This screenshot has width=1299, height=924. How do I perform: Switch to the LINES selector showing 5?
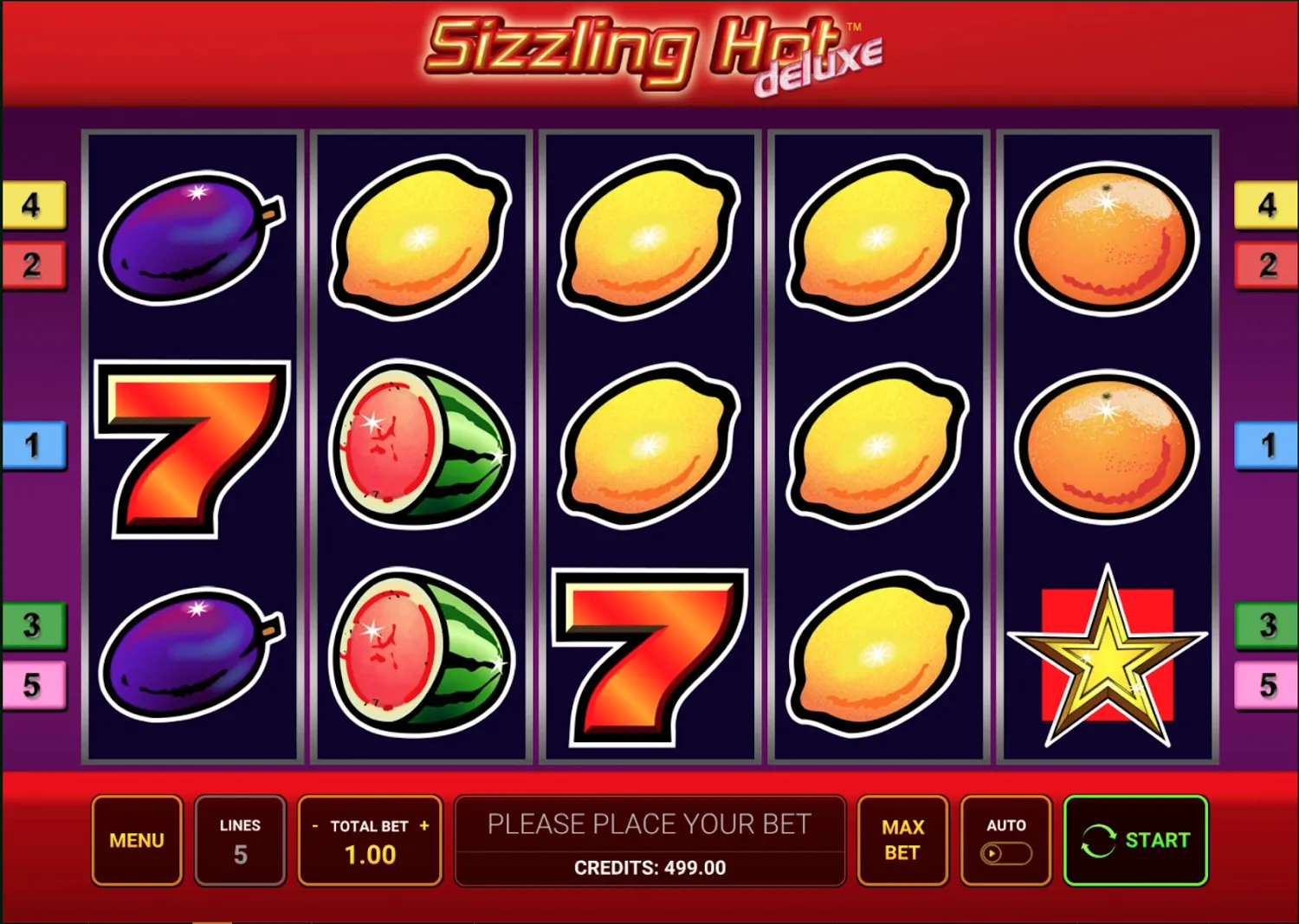[x=240, y=840]
